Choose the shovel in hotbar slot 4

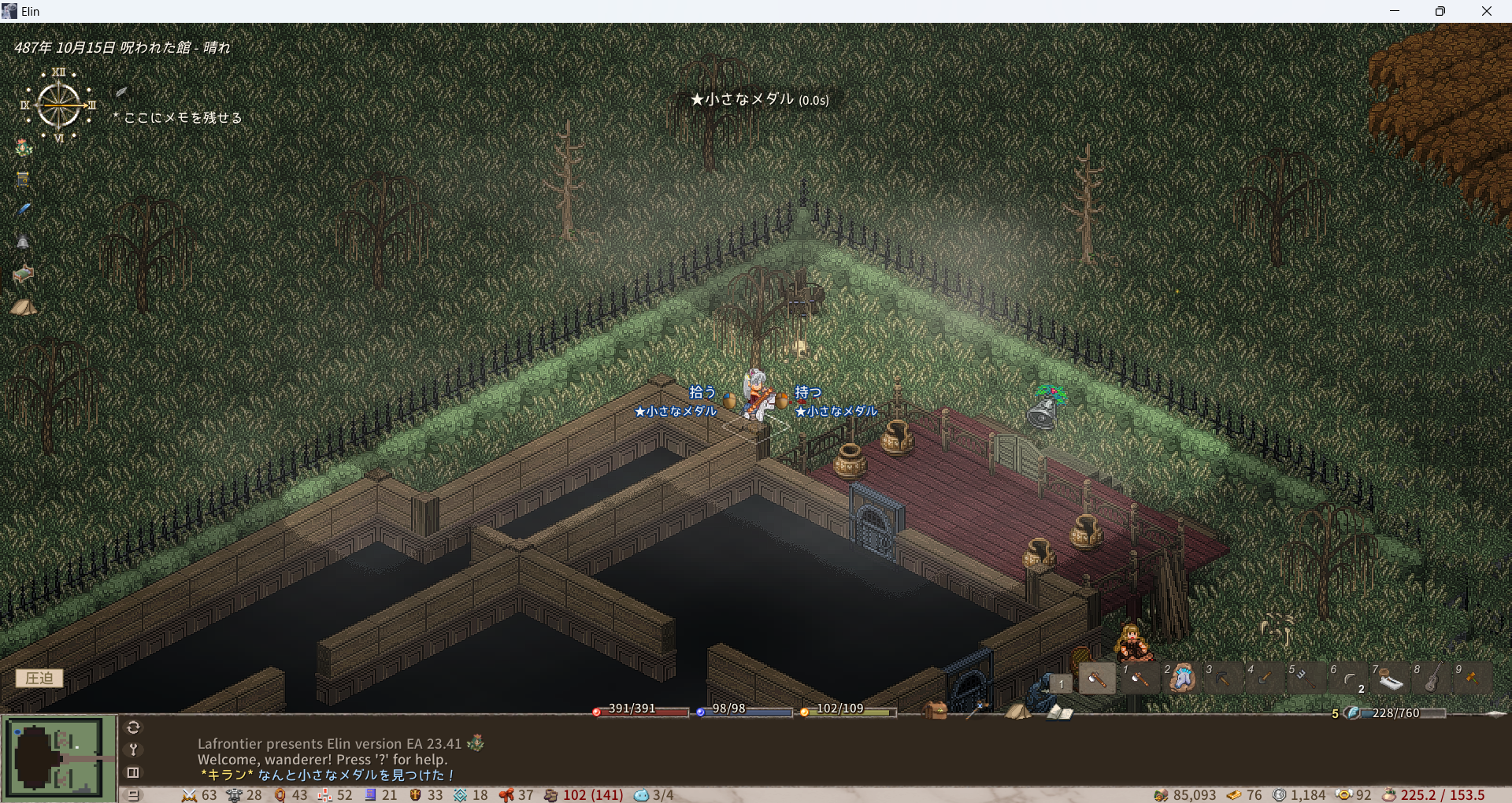(1265, 678)
